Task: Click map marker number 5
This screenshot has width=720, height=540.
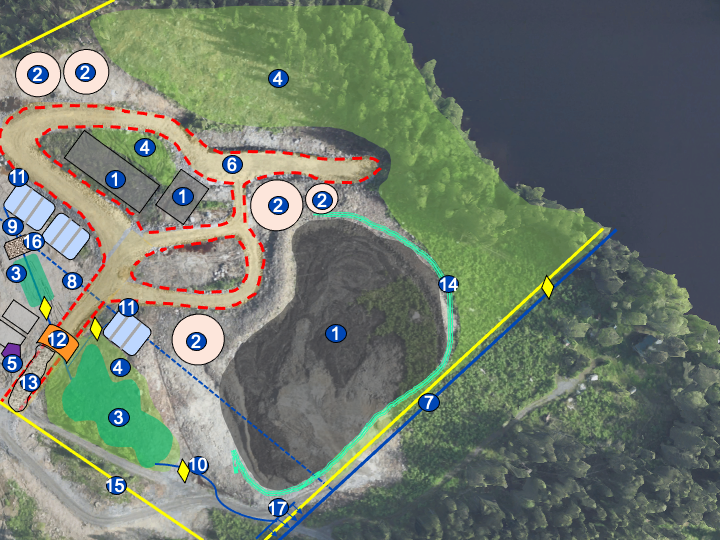Action: click(x=12, y=364)
